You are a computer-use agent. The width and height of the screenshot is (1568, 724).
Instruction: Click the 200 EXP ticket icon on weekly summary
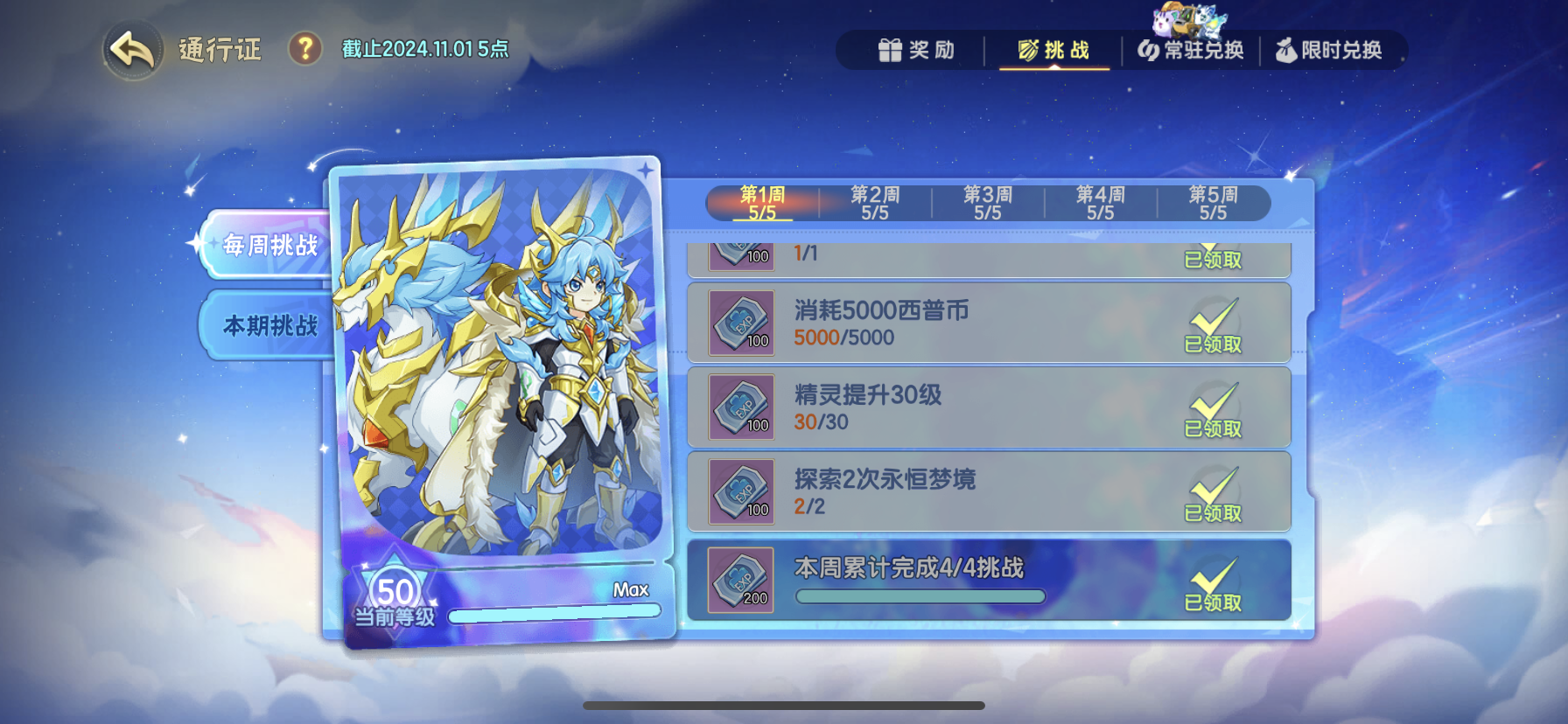click(739, 582)
